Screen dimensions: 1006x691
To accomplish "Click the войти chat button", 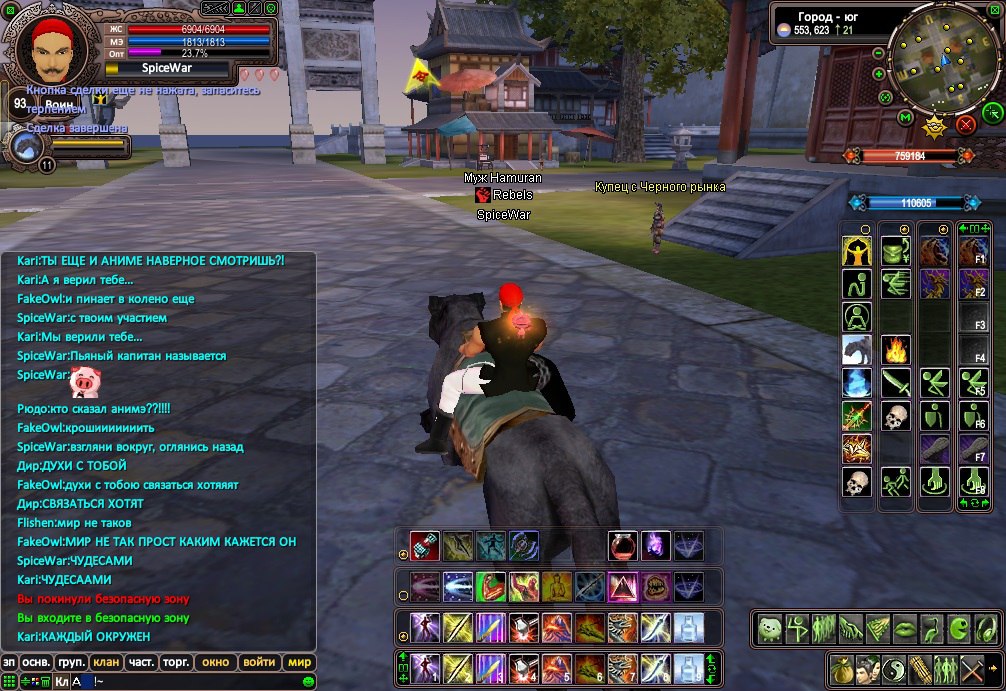I will tap(259, 662).
